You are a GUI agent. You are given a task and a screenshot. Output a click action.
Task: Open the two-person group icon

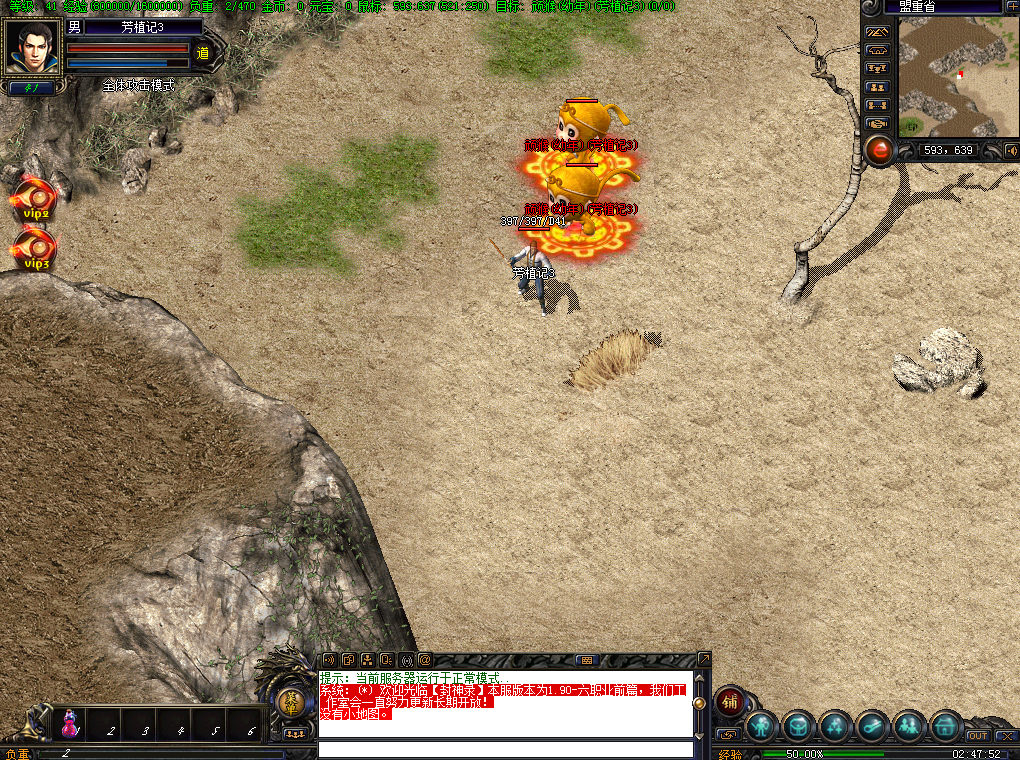click(909, 727)
